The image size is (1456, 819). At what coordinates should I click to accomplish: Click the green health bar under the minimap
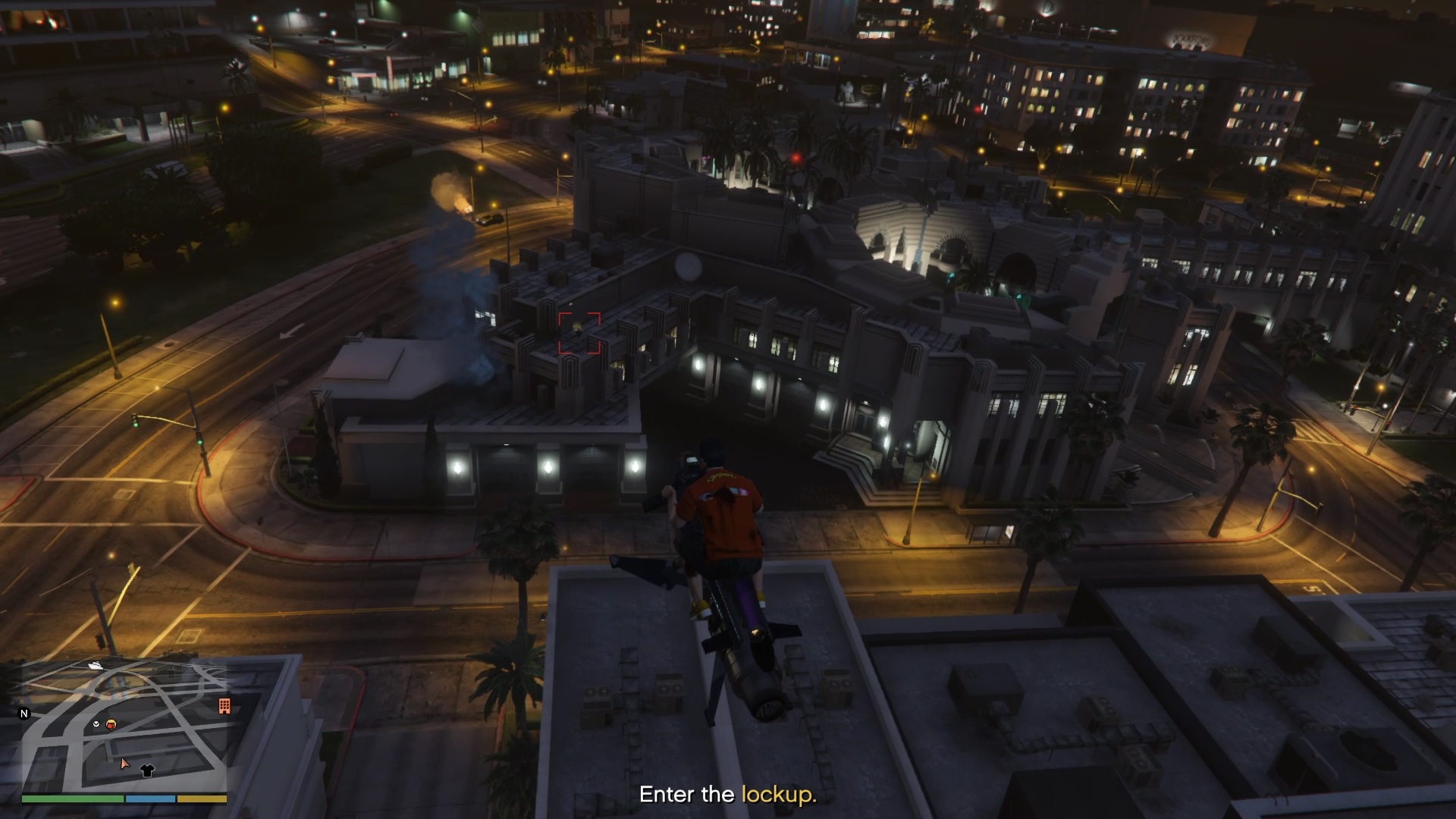click(72, 799)
